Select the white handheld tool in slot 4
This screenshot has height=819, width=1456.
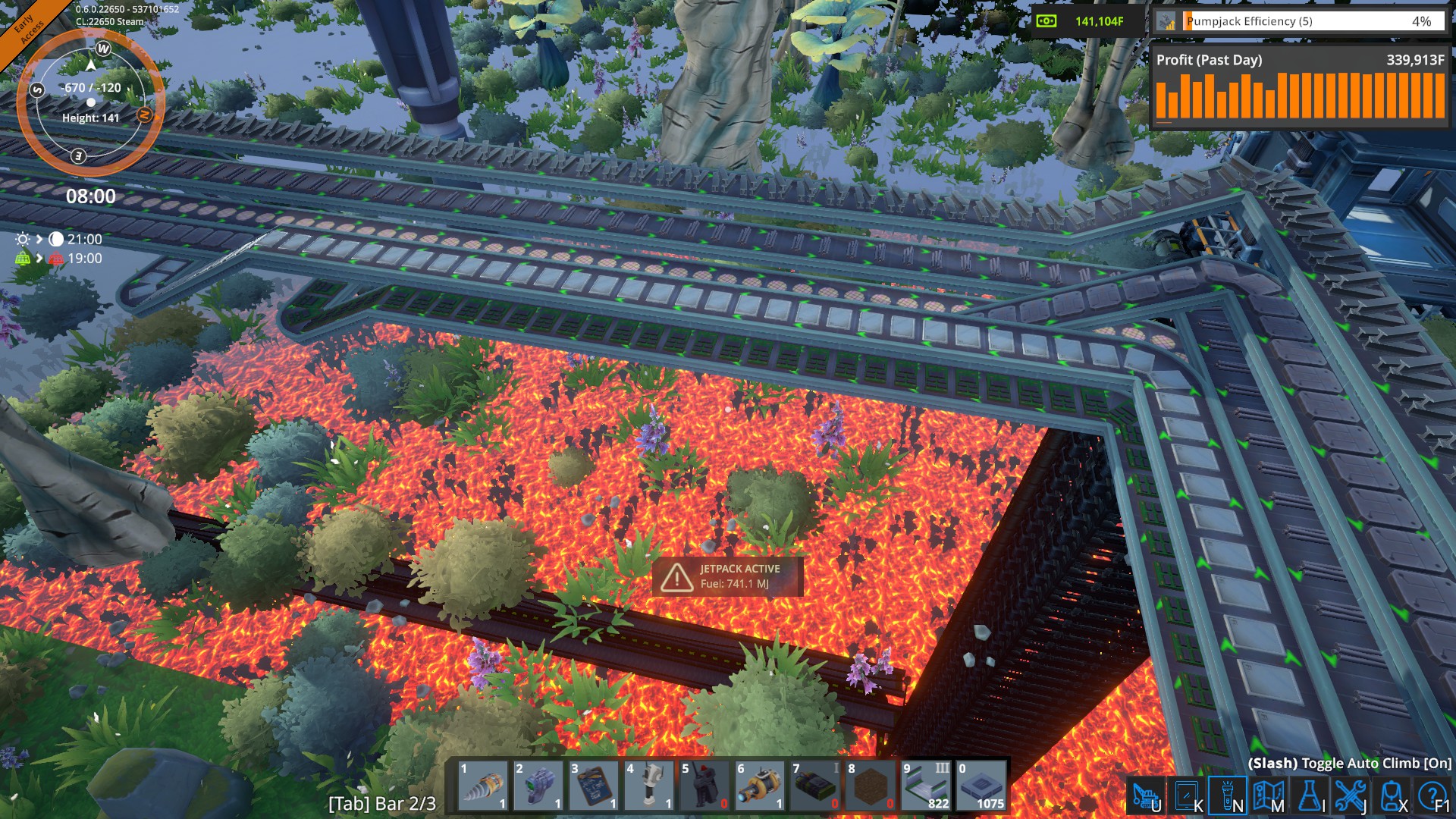tap(649, 786)
